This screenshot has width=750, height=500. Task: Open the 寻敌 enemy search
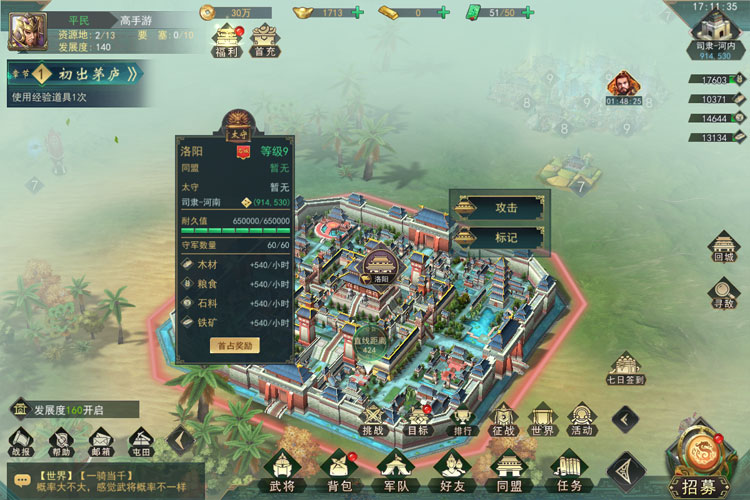(722, 292)
